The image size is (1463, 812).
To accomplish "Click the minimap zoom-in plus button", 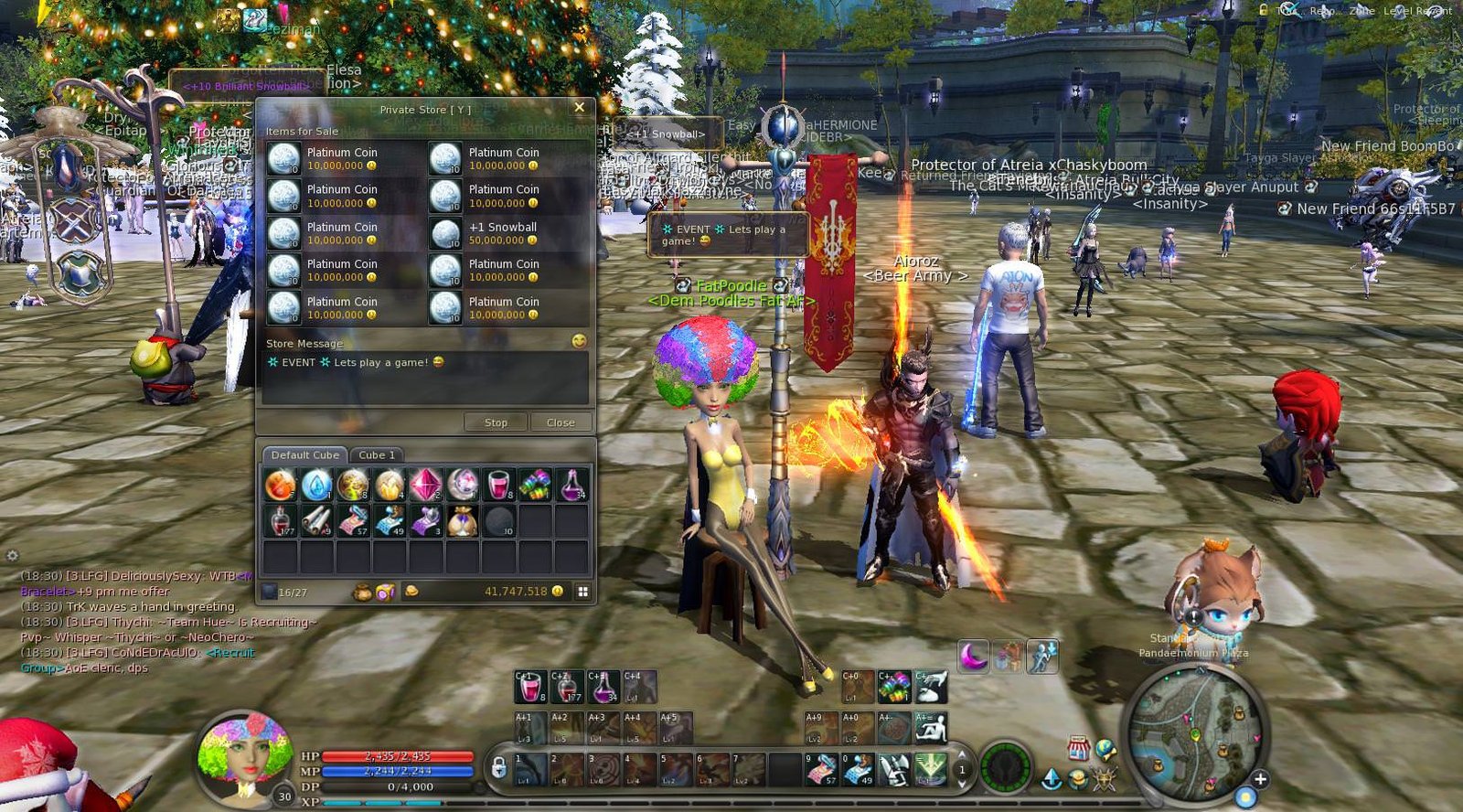I will coord(1260,779).
